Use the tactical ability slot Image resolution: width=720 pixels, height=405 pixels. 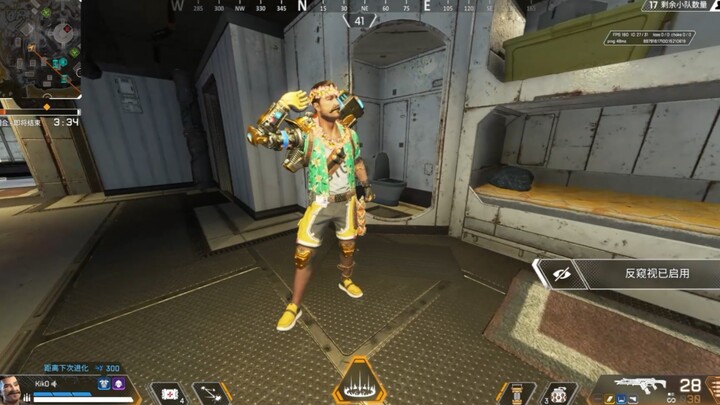tap(210, 392)
